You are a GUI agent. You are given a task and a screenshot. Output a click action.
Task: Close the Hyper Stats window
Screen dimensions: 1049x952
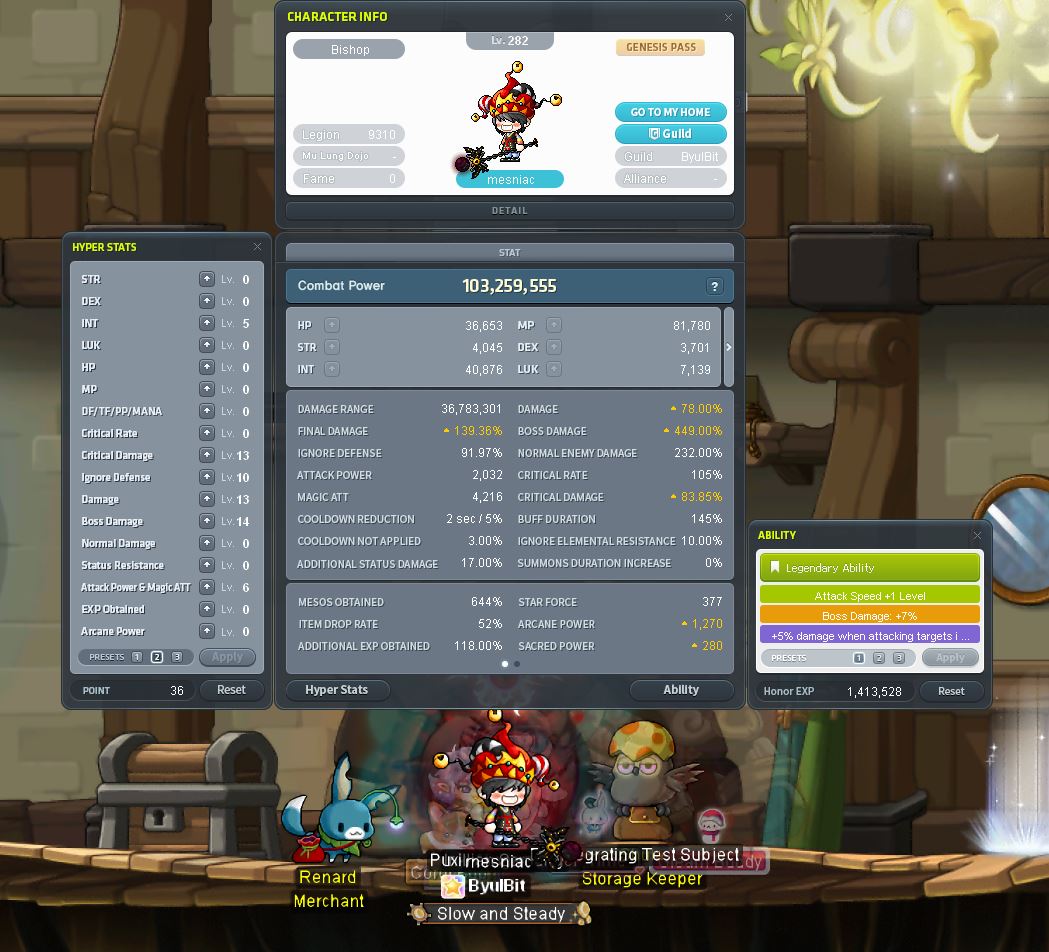click(x=257, y=247)
